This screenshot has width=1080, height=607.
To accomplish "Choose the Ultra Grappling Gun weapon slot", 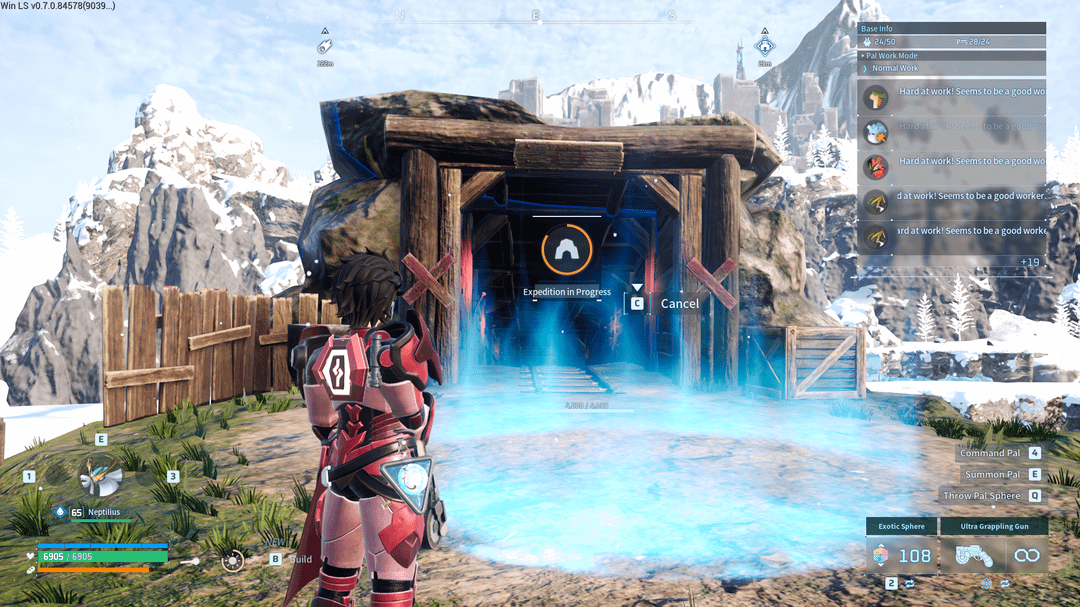I will (x=1003, y=556).
